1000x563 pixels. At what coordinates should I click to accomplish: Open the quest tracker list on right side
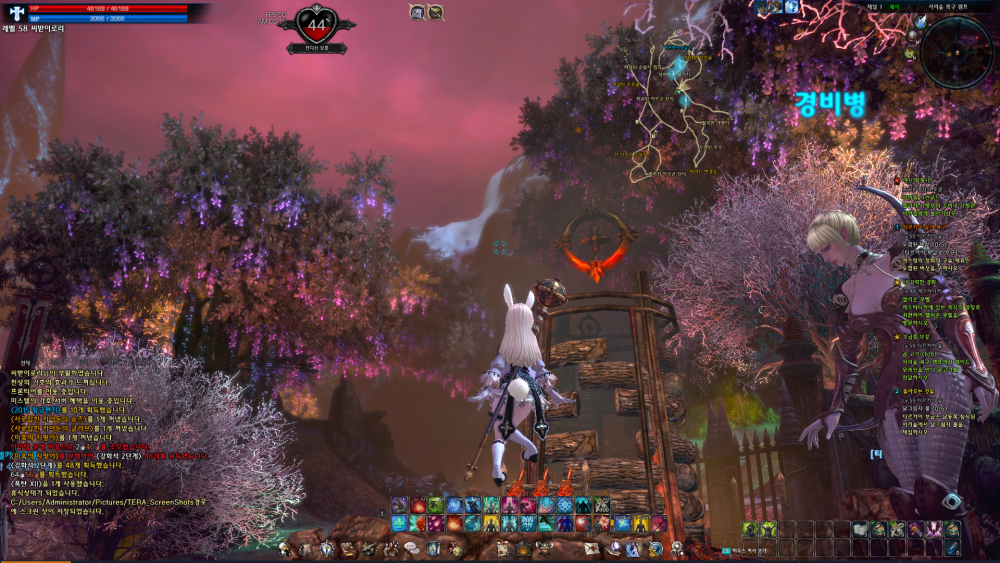[940, 300]
